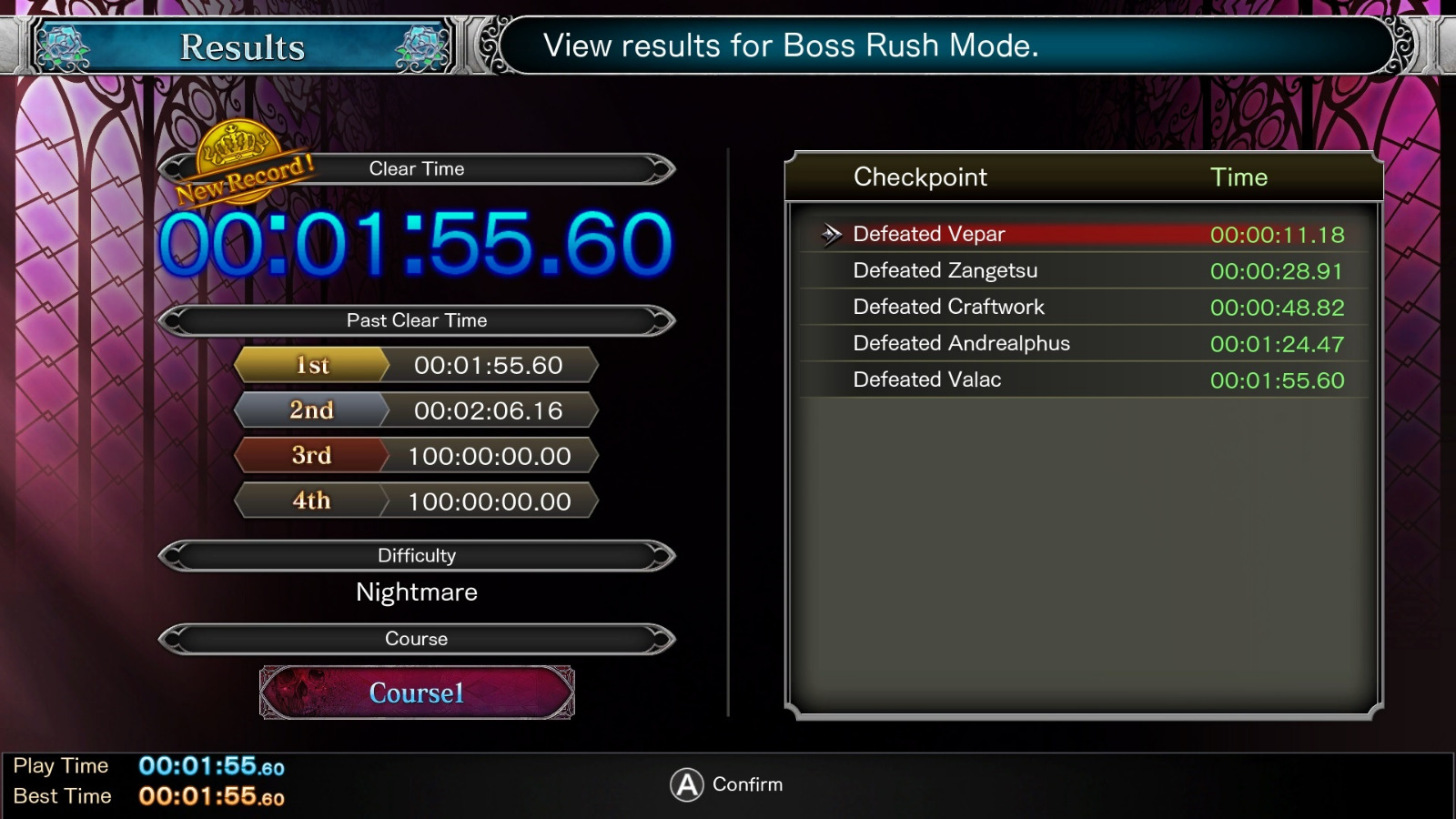Click the 1st place gold rank banner
Screen dimensions: 1456x819
coord(311,365)
